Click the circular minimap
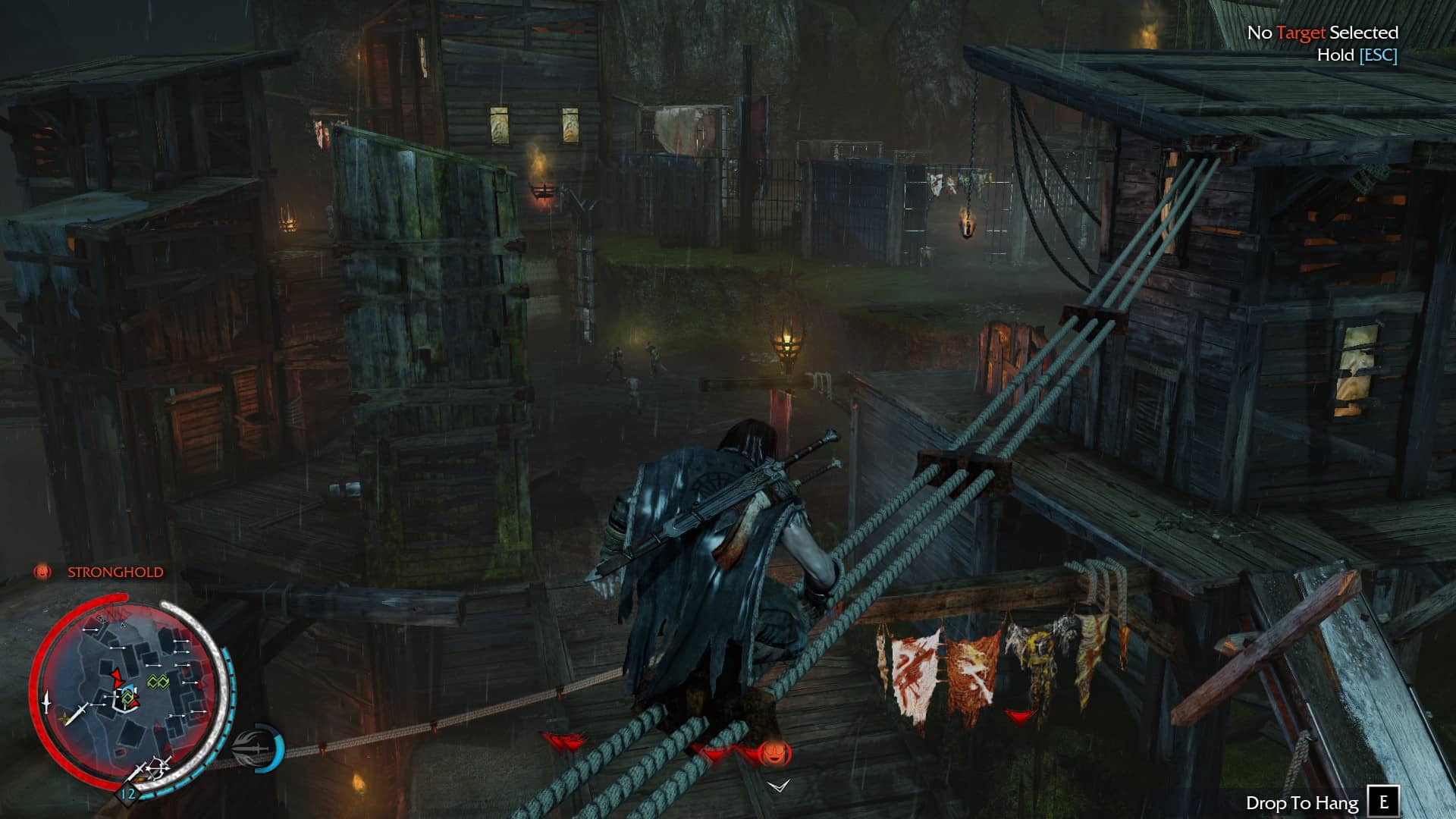Viewport: 1456px width, 819px height. point(130,694)
